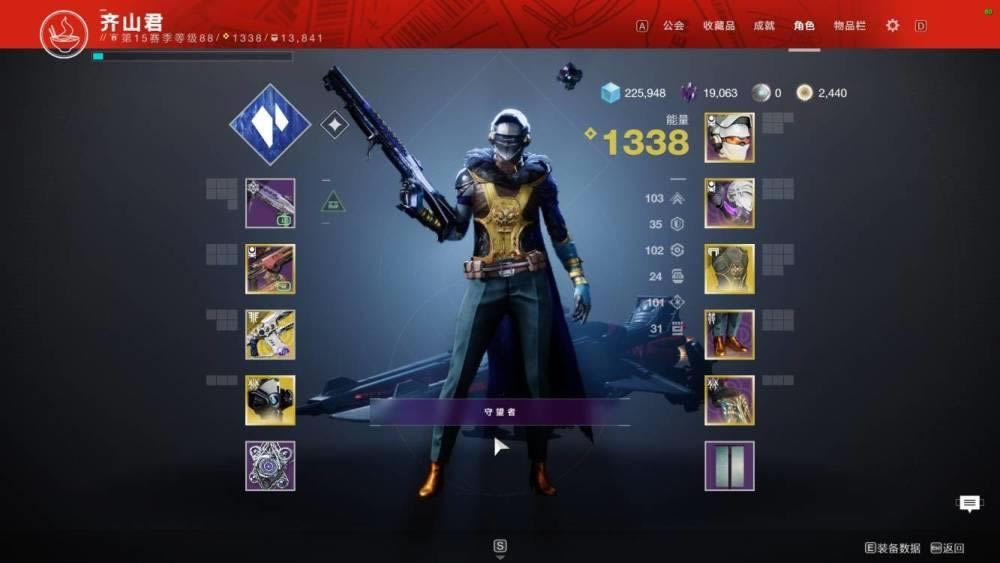
Task: Open settings via the gear icon
Action: pyautogui.click(x=892, y=25)
